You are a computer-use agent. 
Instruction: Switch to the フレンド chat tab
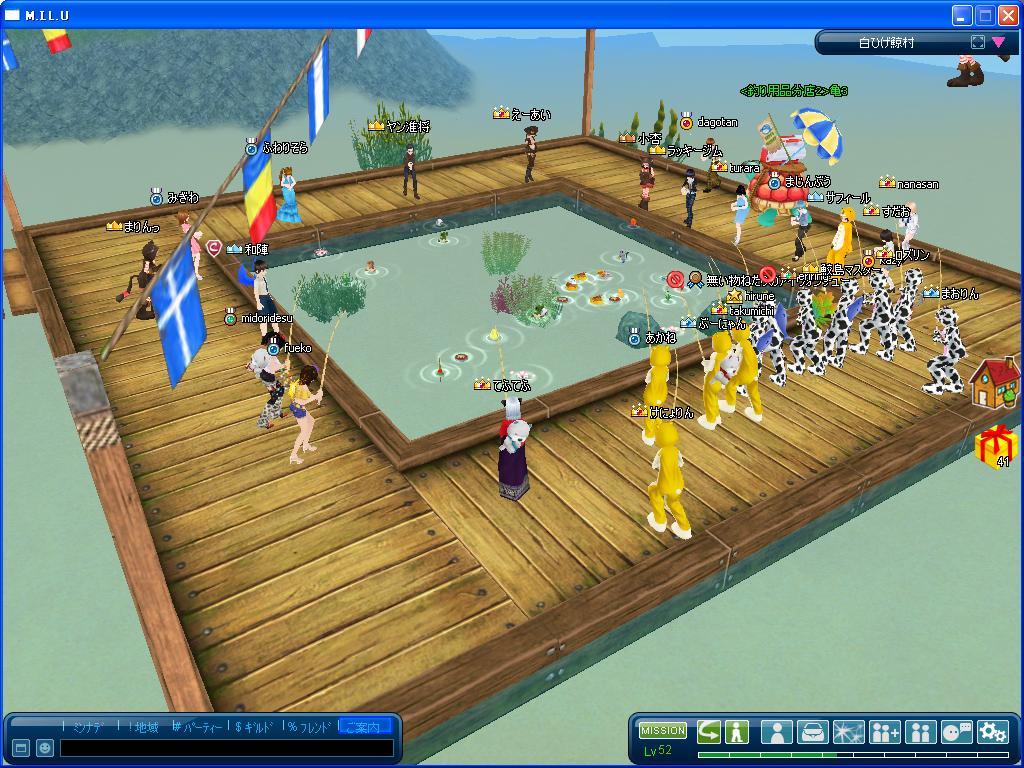click(x=309, y=727)
